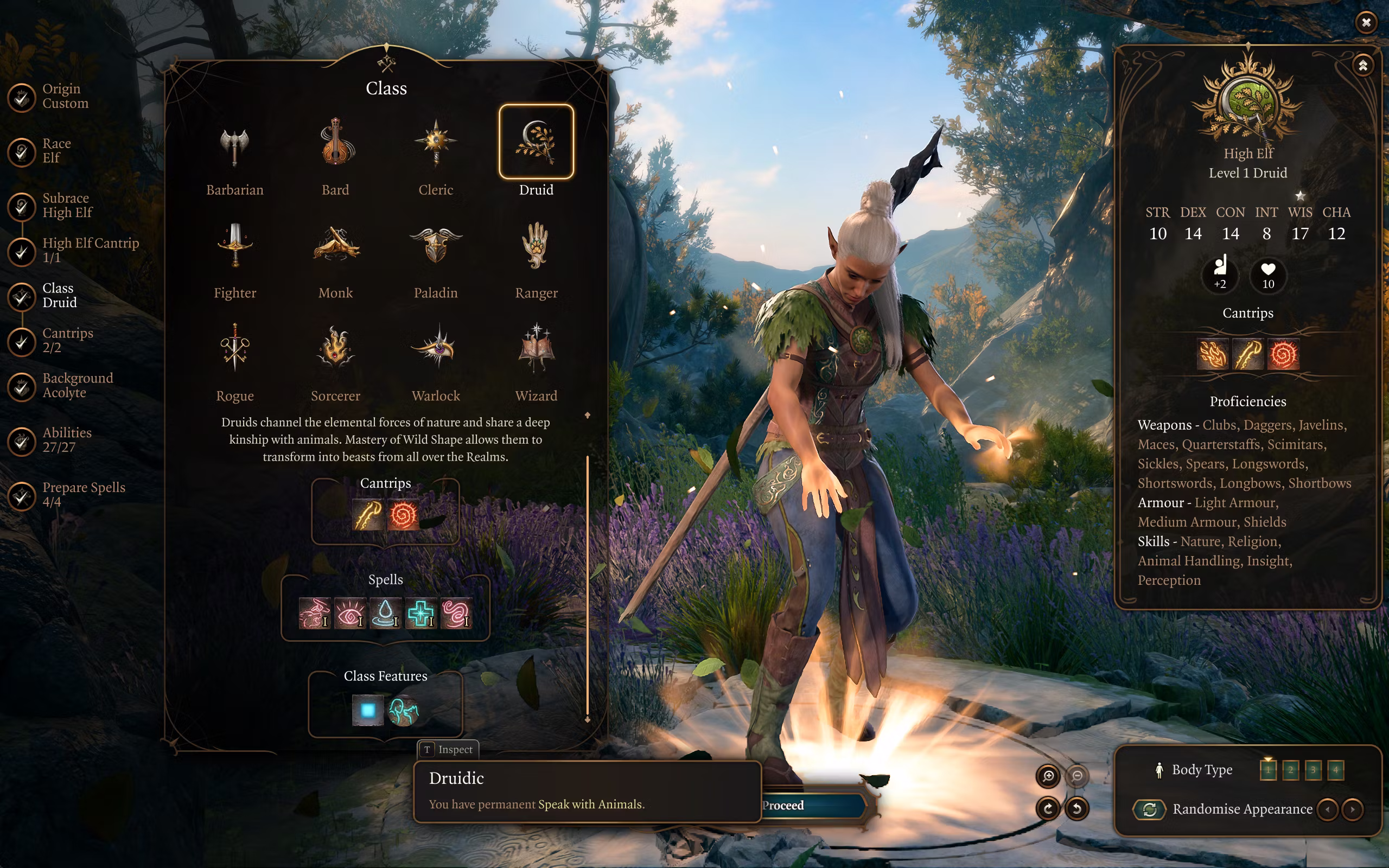Image resolution: width=1389 pixels, height=868 pixels.
Task: Choose body type 3
Action: (x=1313, y=770)
